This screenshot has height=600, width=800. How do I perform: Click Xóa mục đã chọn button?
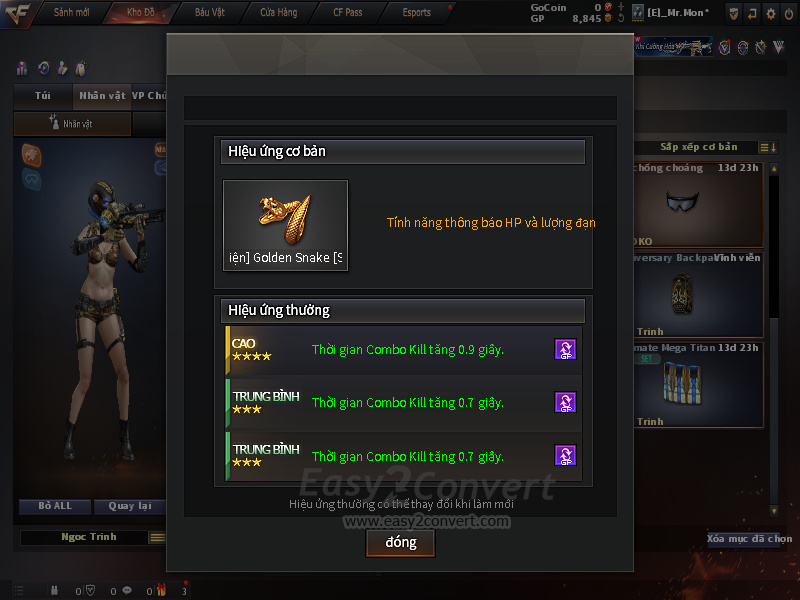click(x=749, y=538)
